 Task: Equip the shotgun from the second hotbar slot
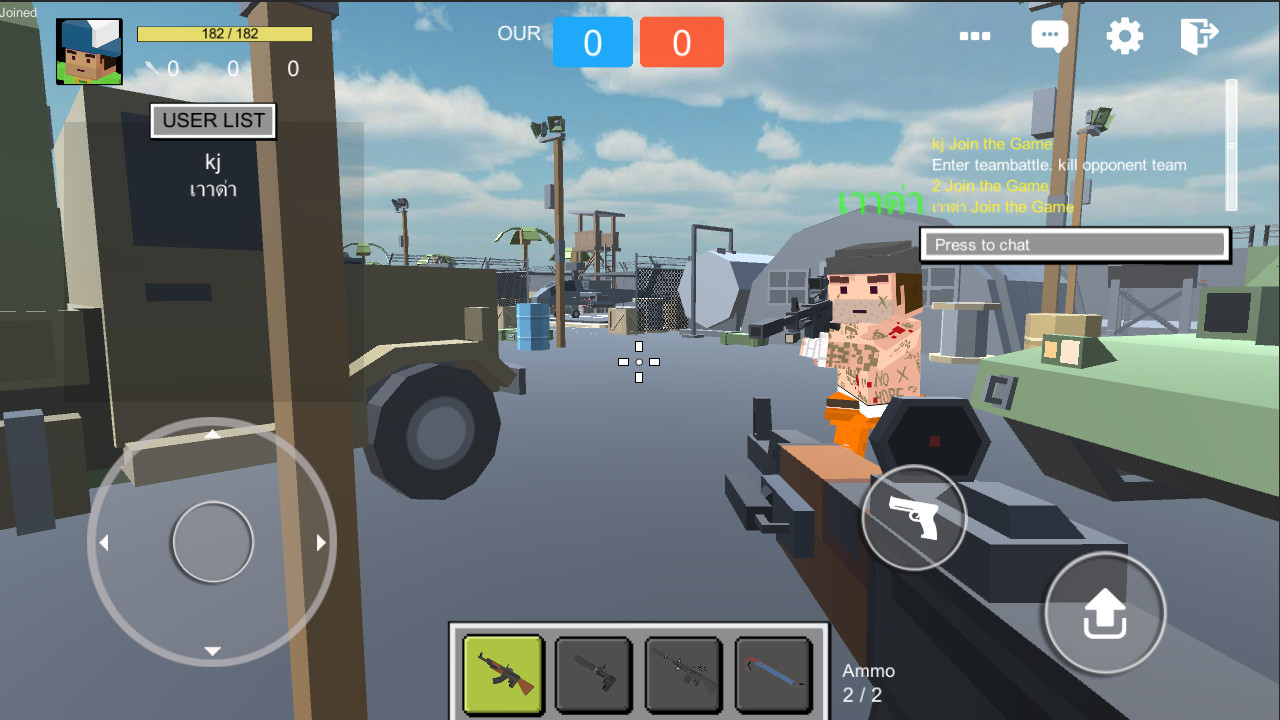coord(593,675)
